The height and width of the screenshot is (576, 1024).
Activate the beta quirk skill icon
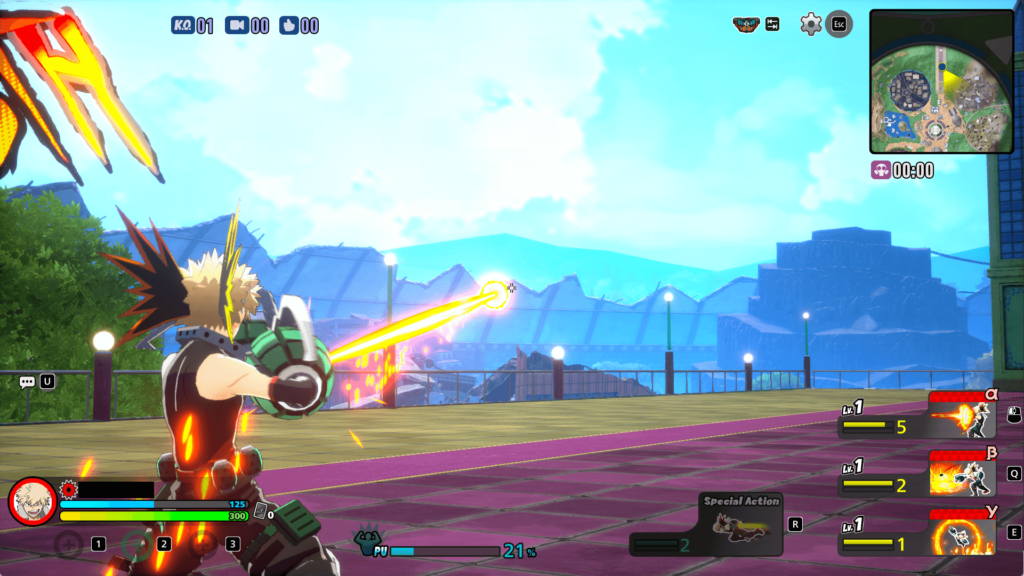tap(964, 474)
